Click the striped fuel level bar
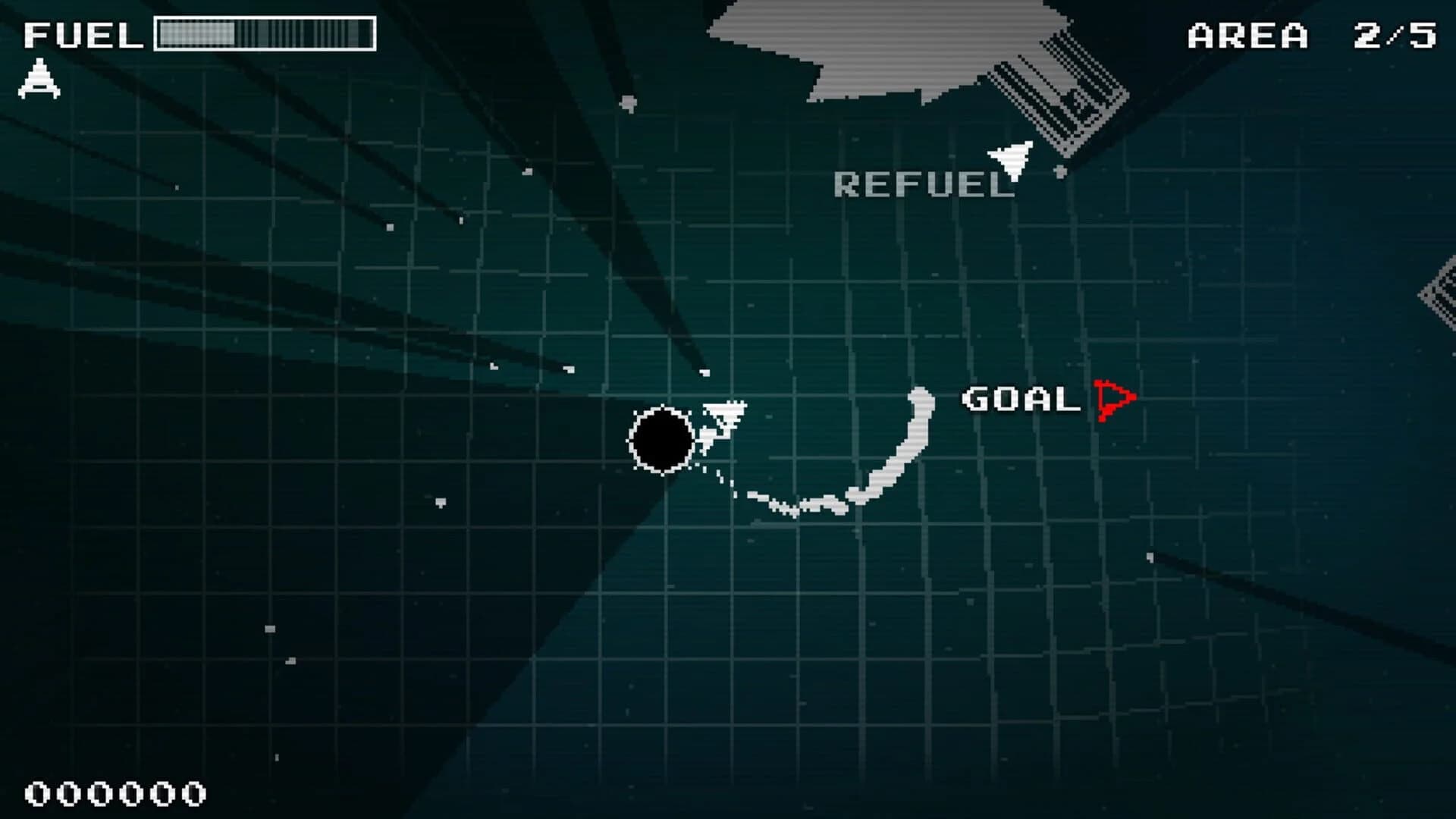Image resolution: width=1456 pixels, height=819 pixels. click(x=264, y=33)
